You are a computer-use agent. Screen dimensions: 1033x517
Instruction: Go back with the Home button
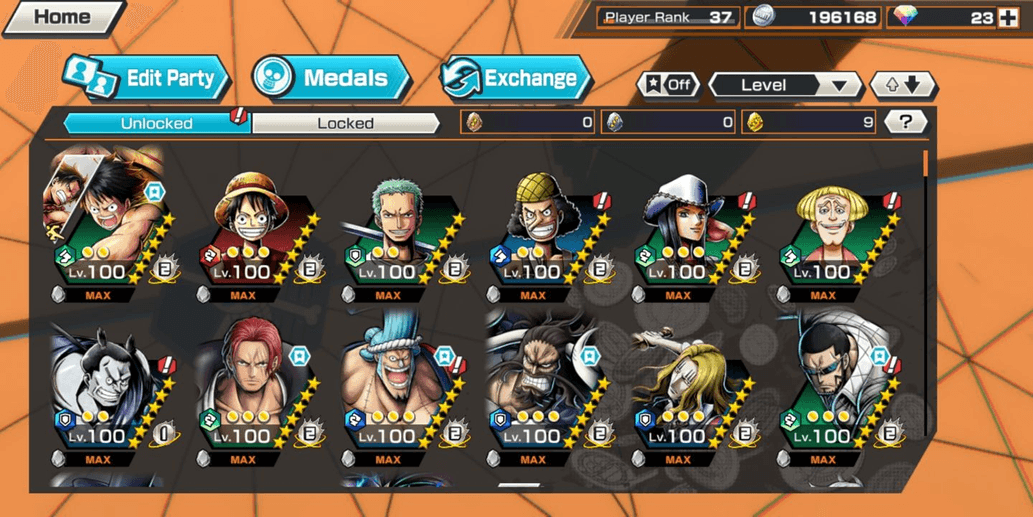click(62, 17)
